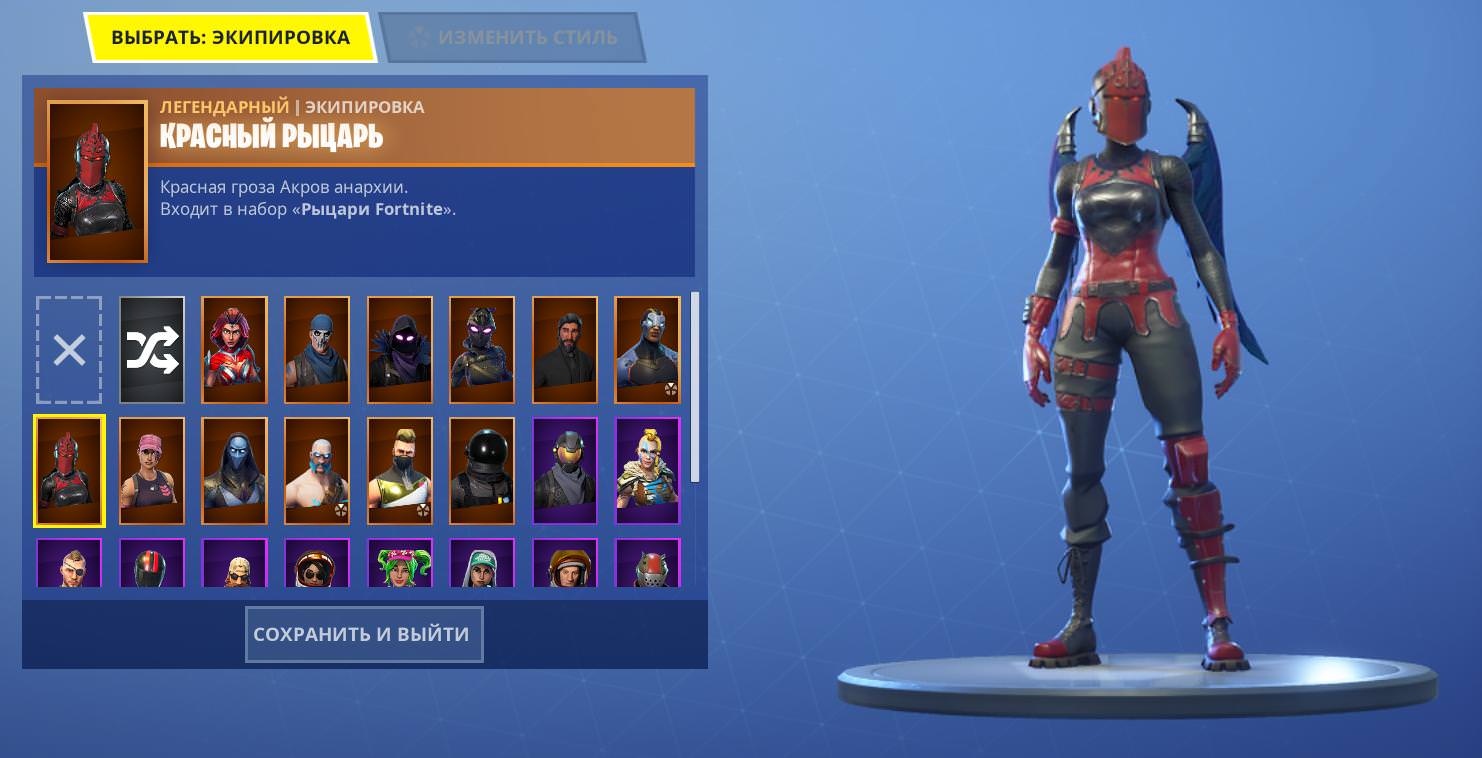Select the Valor red-haired heroine skin
1482x758 pixels.
click(234, 350)
